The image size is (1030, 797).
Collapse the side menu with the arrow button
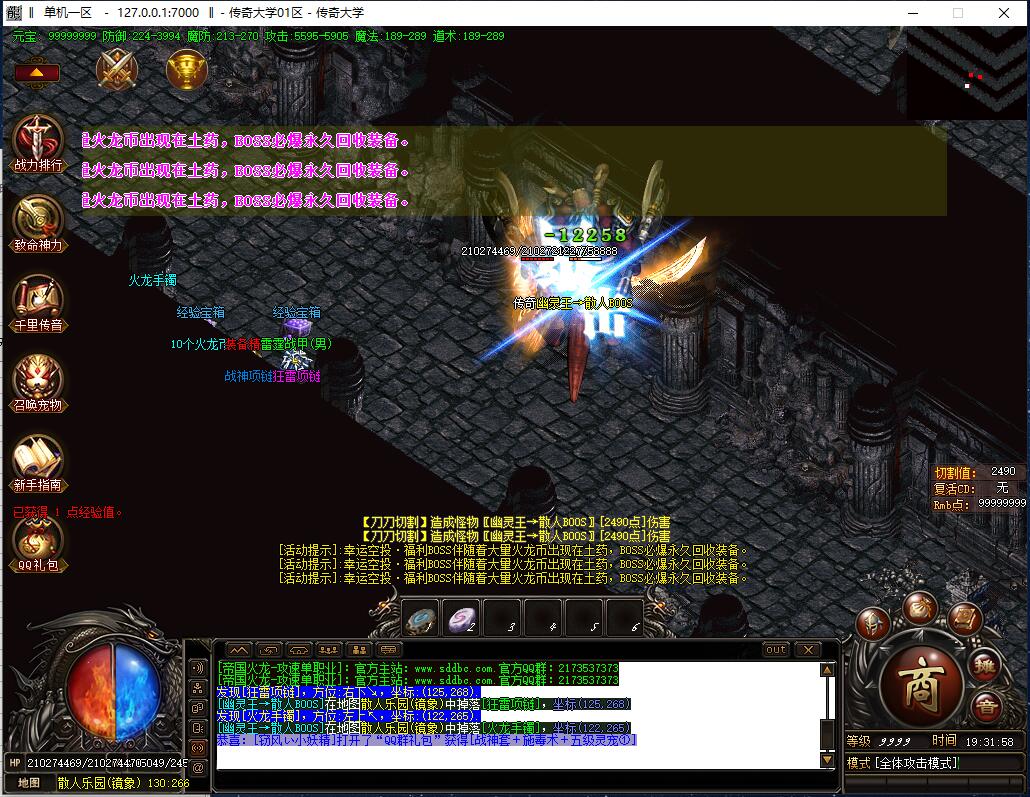coord(37,73)
